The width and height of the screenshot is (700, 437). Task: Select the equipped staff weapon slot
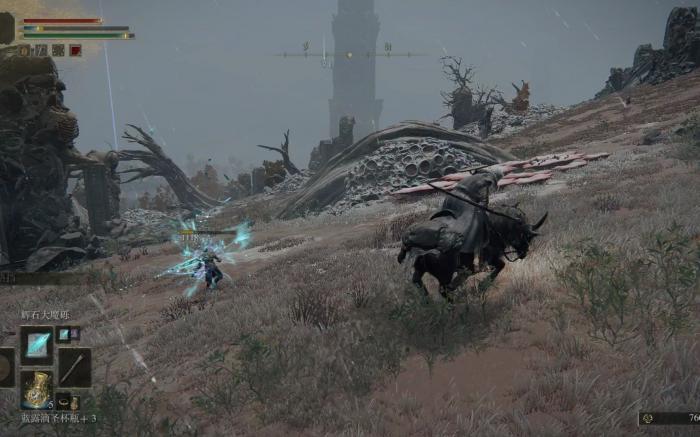tap(74, 366)
